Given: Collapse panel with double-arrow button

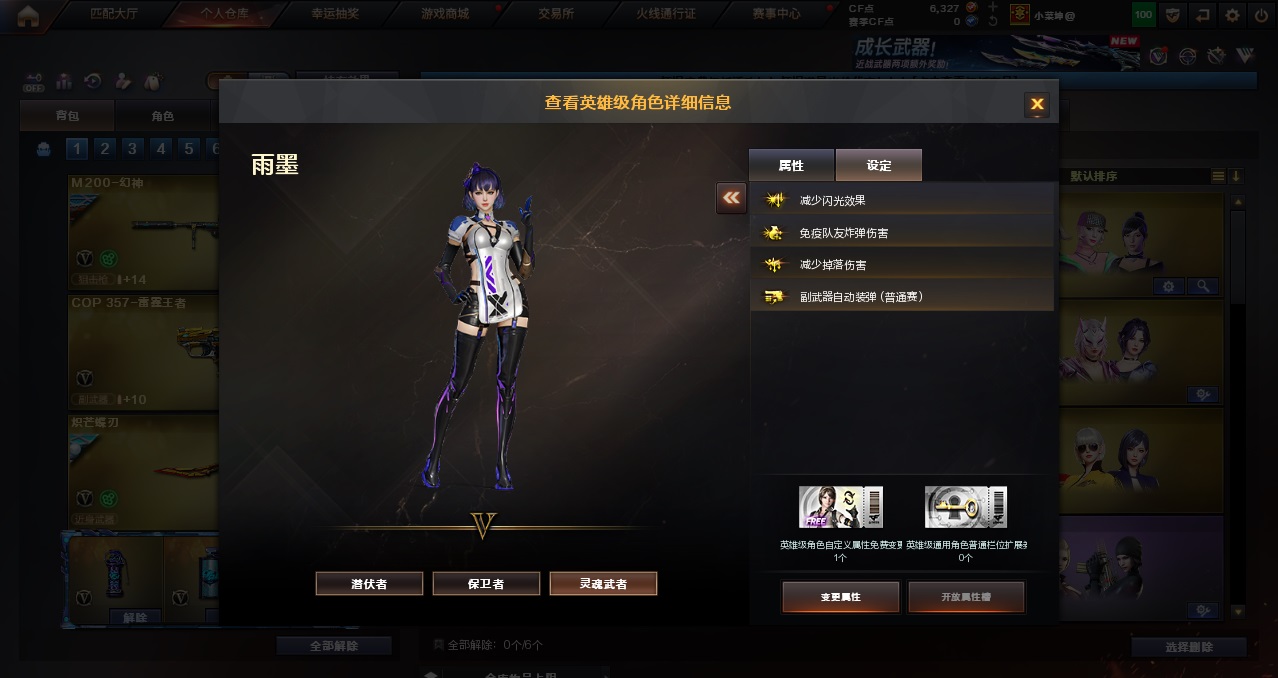Looking at the screenshot, I should (731, 198).
